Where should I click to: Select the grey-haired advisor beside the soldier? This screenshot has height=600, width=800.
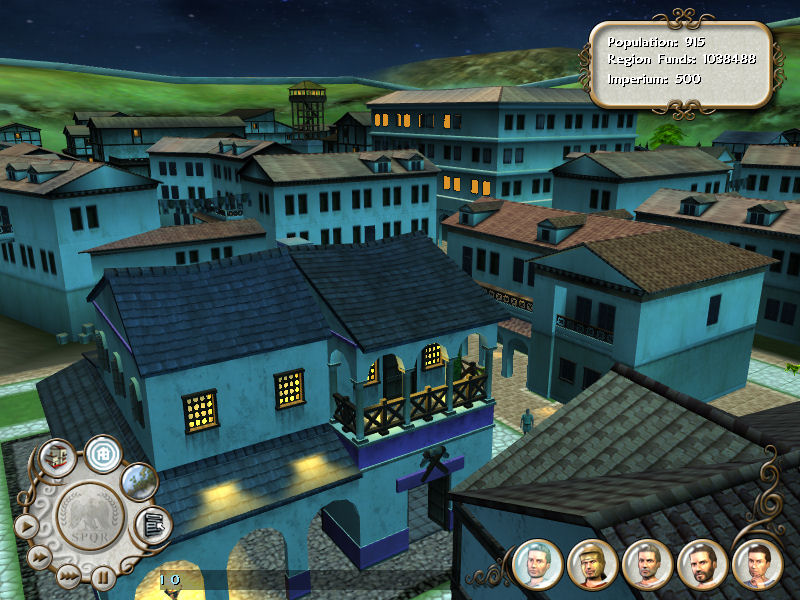[646, 565]
